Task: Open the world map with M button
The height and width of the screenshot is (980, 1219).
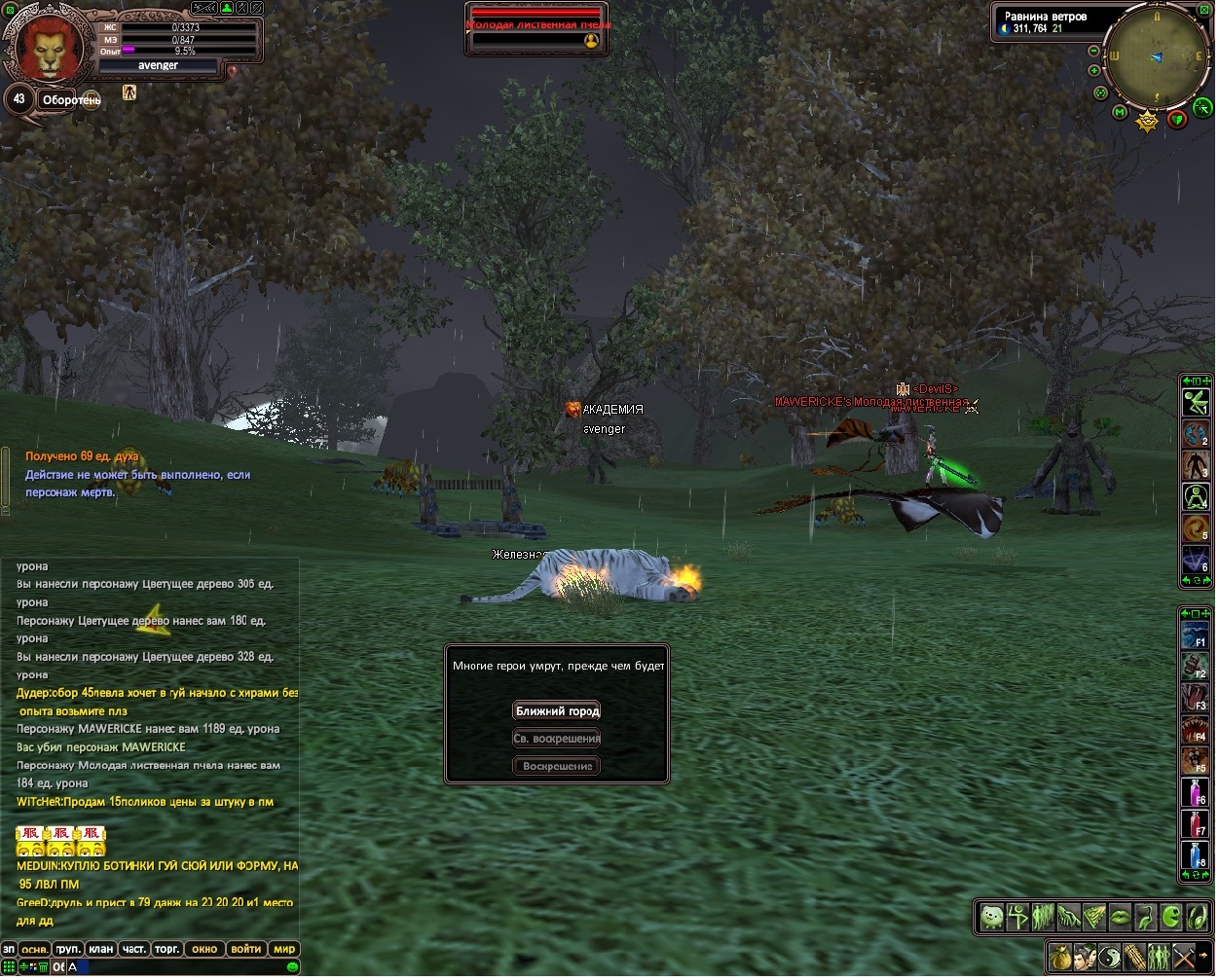Action: pos(1120,113)
